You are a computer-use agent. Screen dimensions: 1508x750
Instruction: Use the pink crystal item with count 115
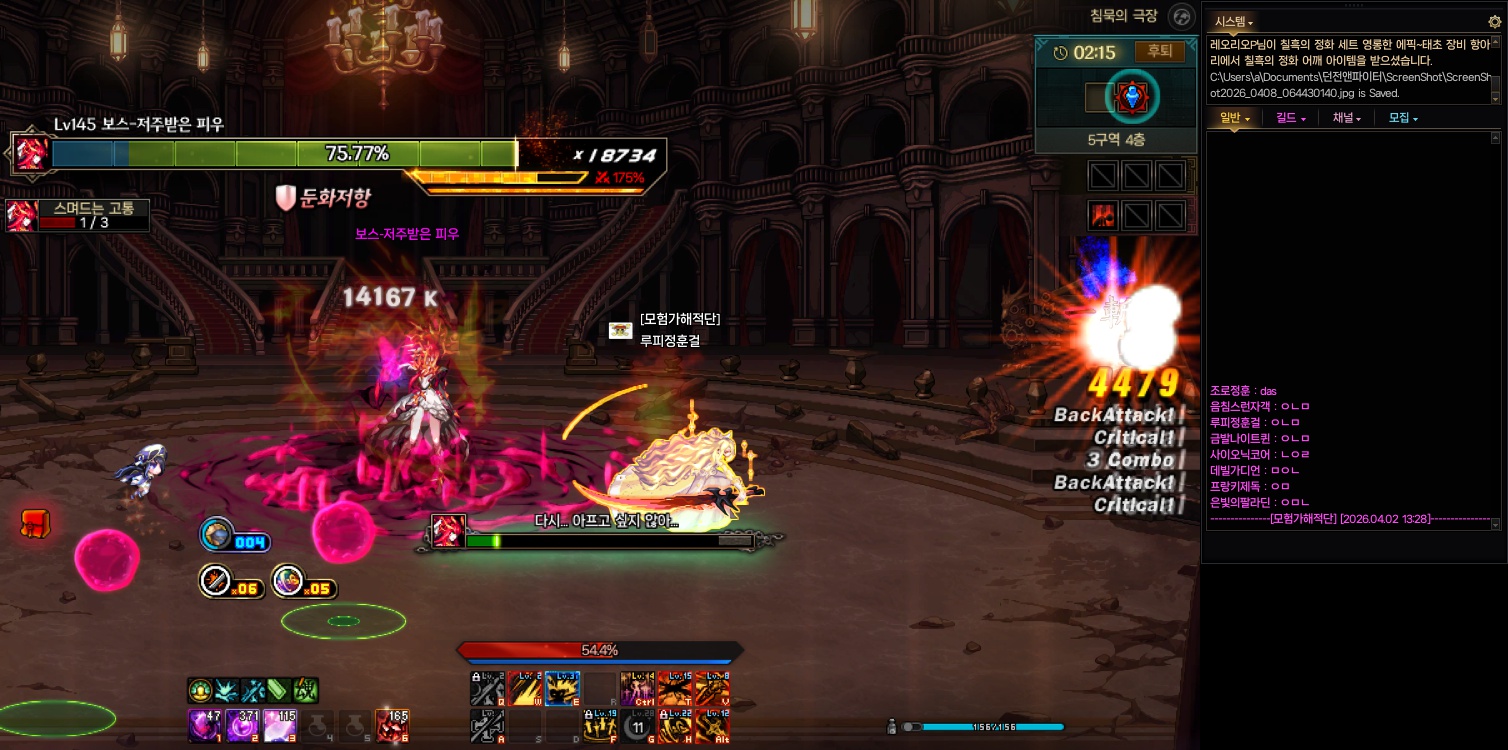(279, 725)
